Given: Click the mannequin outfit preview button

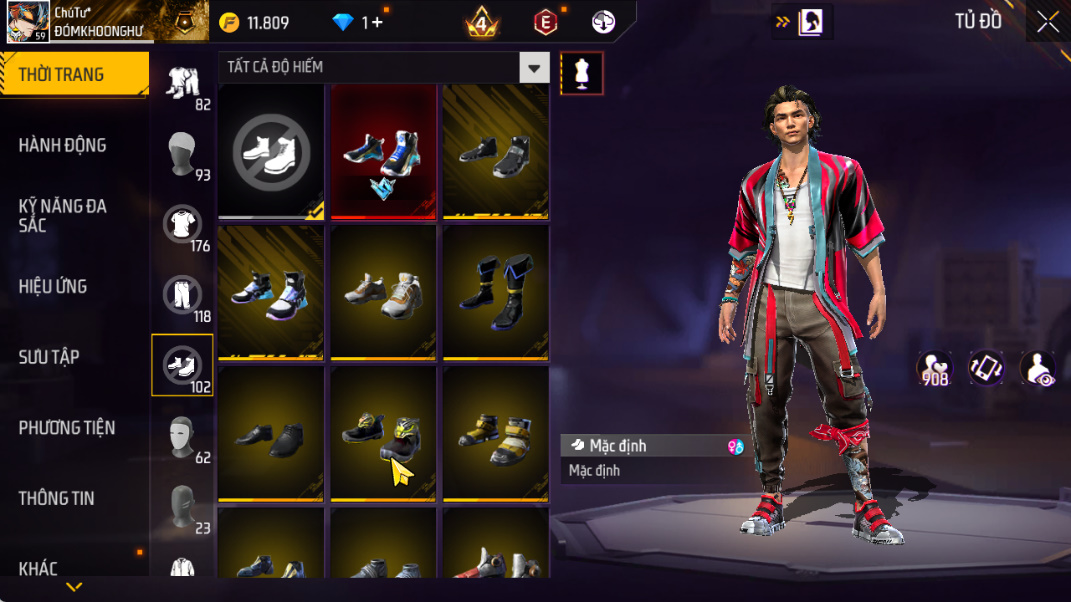Looking at the screenshot, I should coord(582,73).
